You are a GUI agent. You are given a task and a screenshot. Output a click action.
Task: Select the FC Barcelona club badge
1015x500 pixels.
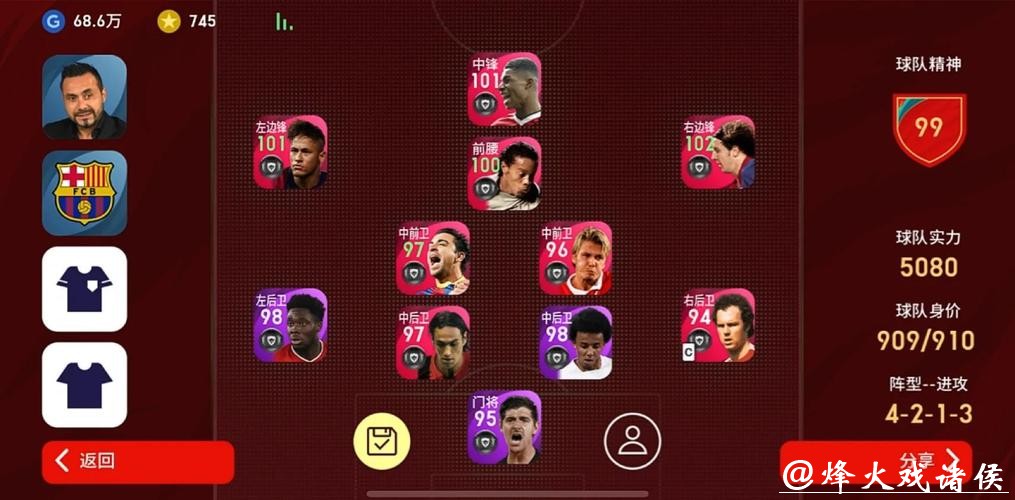(x=84, y=193)
